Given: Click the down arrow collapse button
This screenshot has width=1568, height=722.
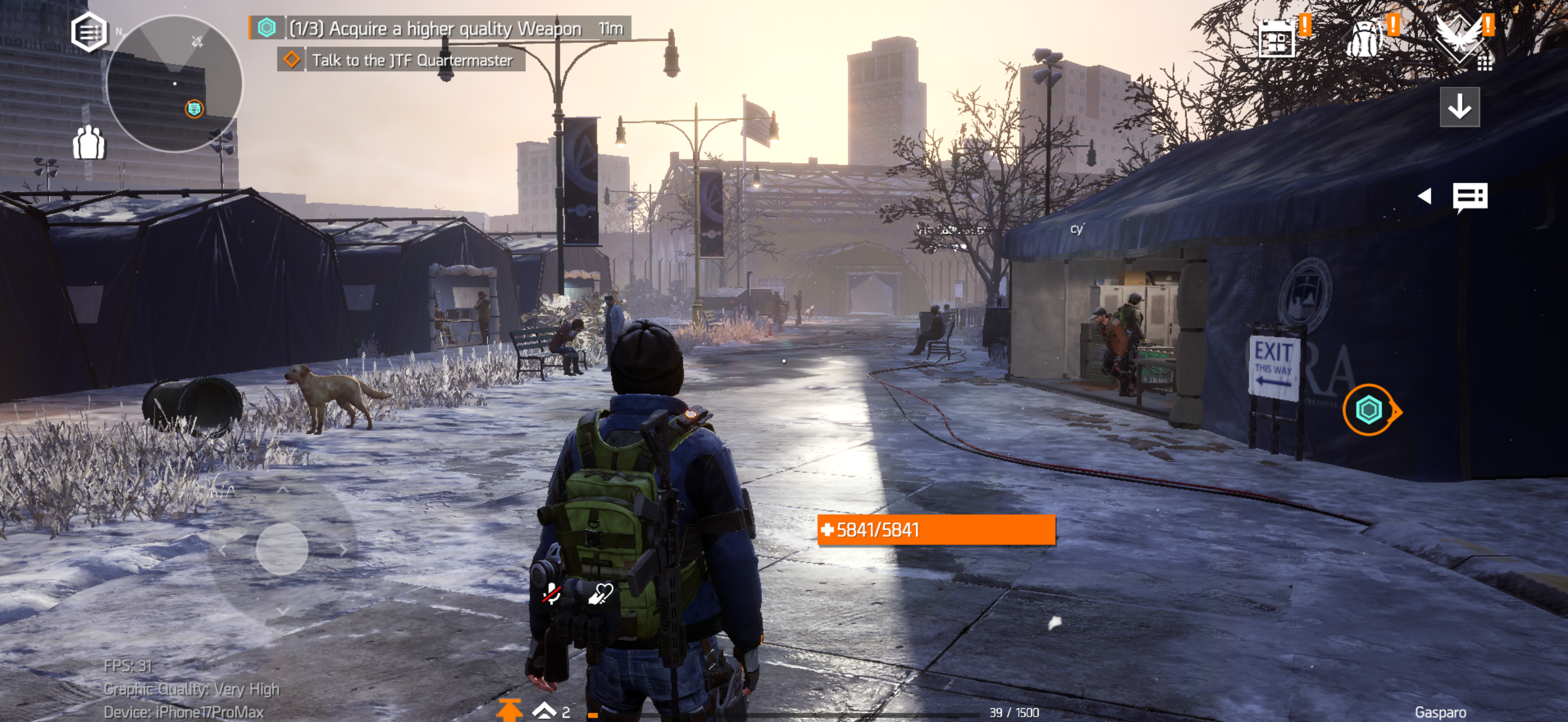Looking at the screenshot, I should coord(1459,107).
